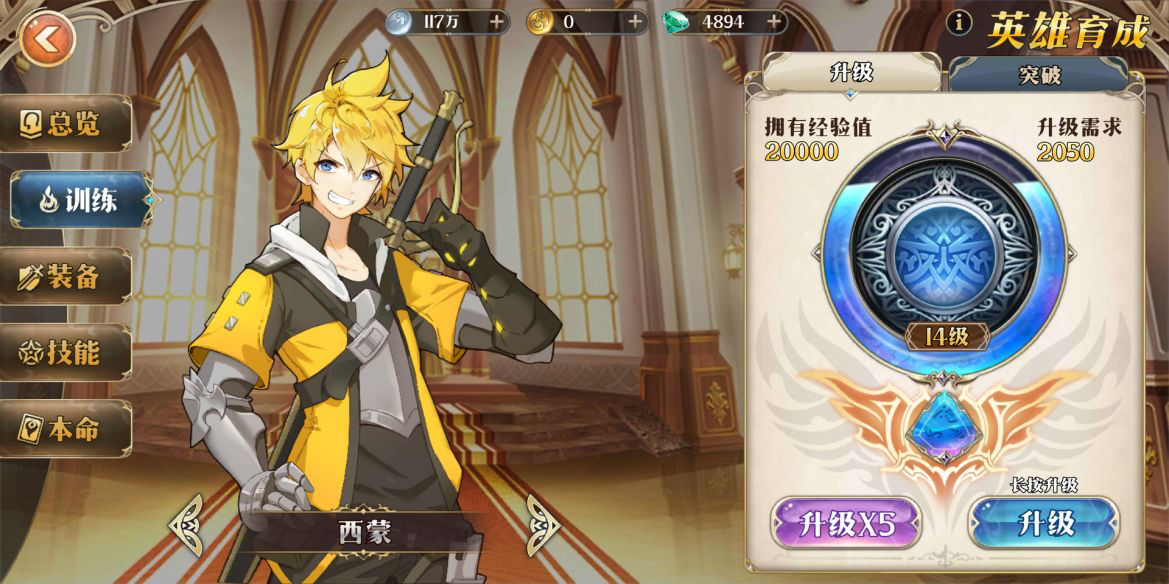Viewport: 1169px width, 584px height.
Task: Open the 总览 overview menu
Action: click(x=68, y=123)
